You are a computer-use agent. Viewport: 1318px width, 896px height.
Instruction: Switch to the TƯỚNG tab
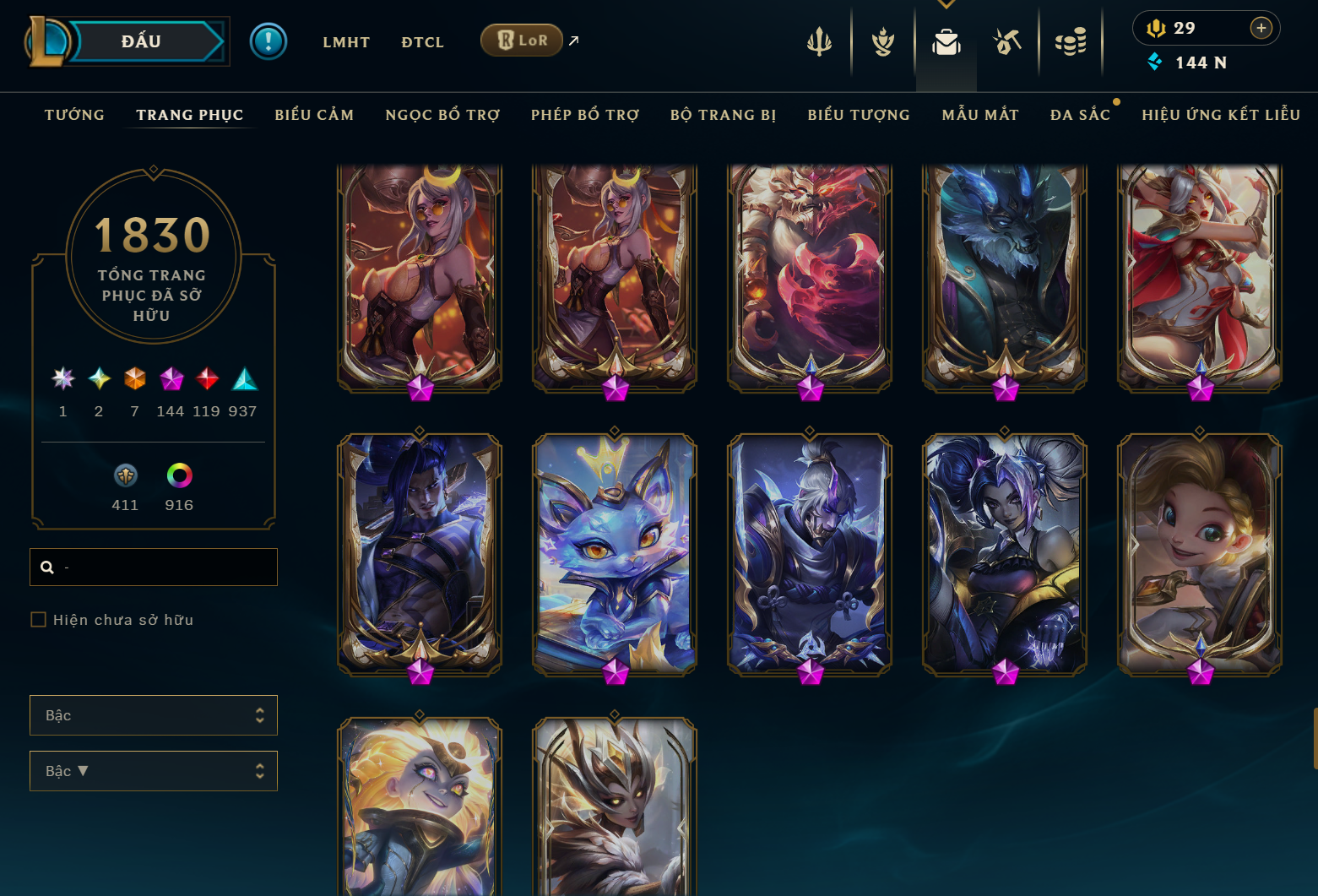(74, 115)
